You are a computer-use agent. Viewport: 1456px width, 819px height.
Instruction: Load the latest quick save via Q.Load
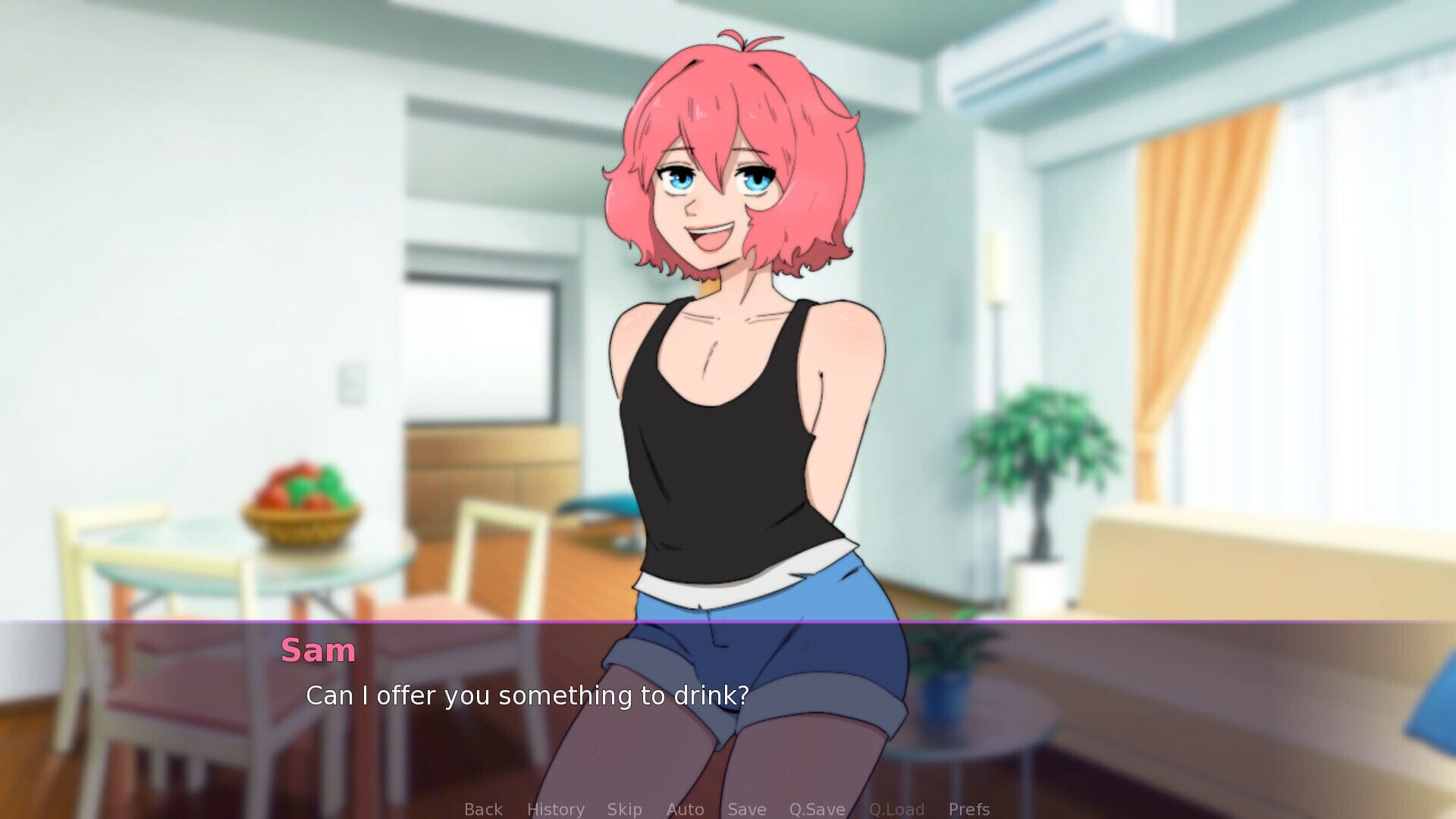(898, 808)
